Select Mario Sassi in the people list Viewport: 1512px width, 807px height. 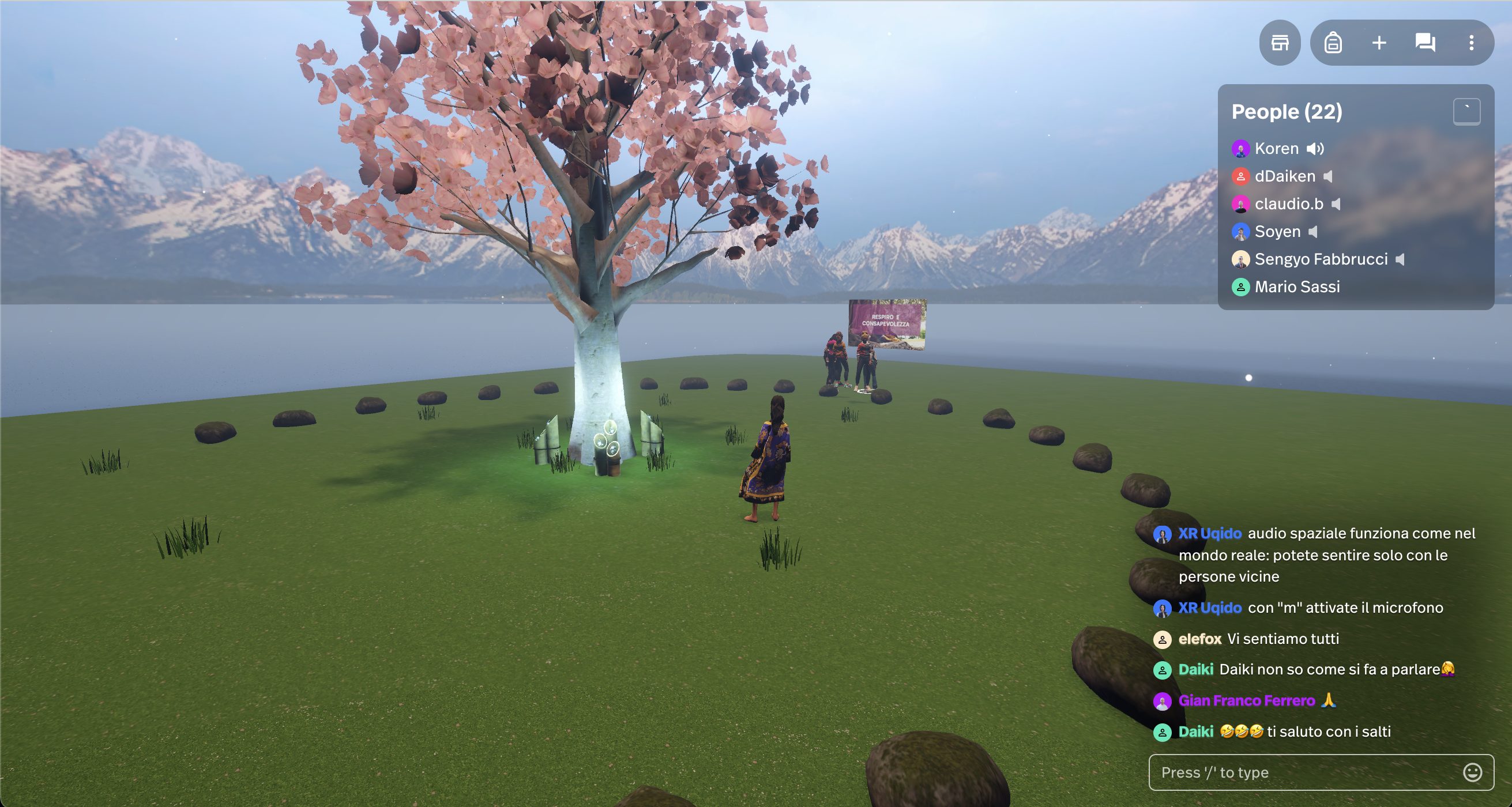pos(1296,286)
